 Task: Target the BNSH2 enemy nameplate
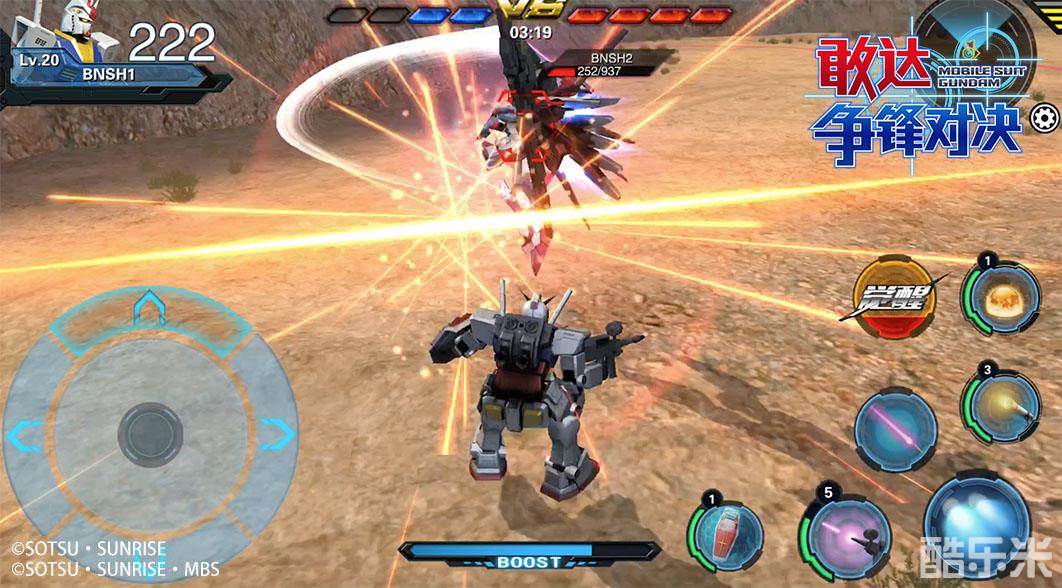pos(606,64)
